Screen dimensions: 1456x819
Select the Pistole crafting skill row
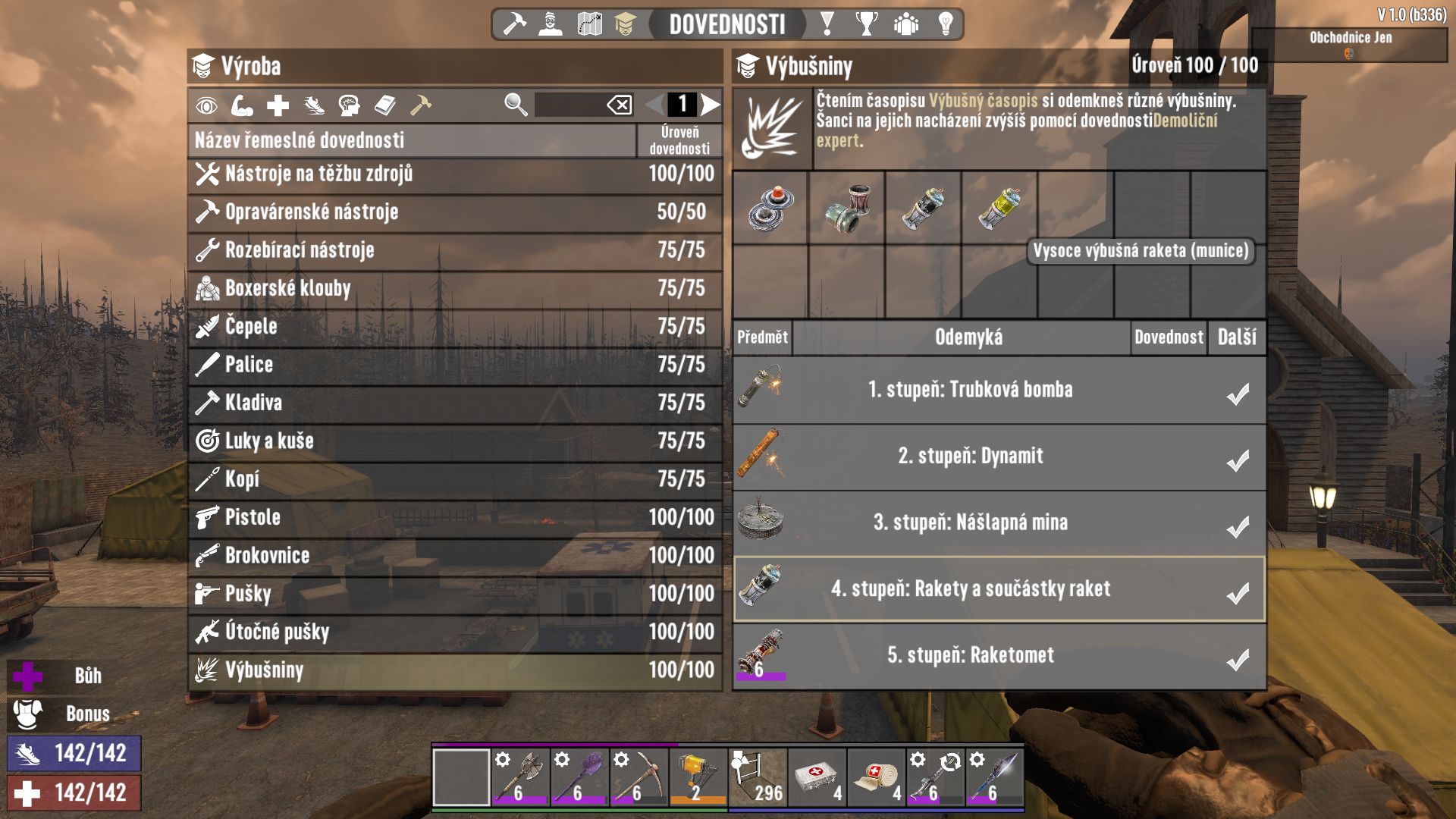(x=455, y=517)
